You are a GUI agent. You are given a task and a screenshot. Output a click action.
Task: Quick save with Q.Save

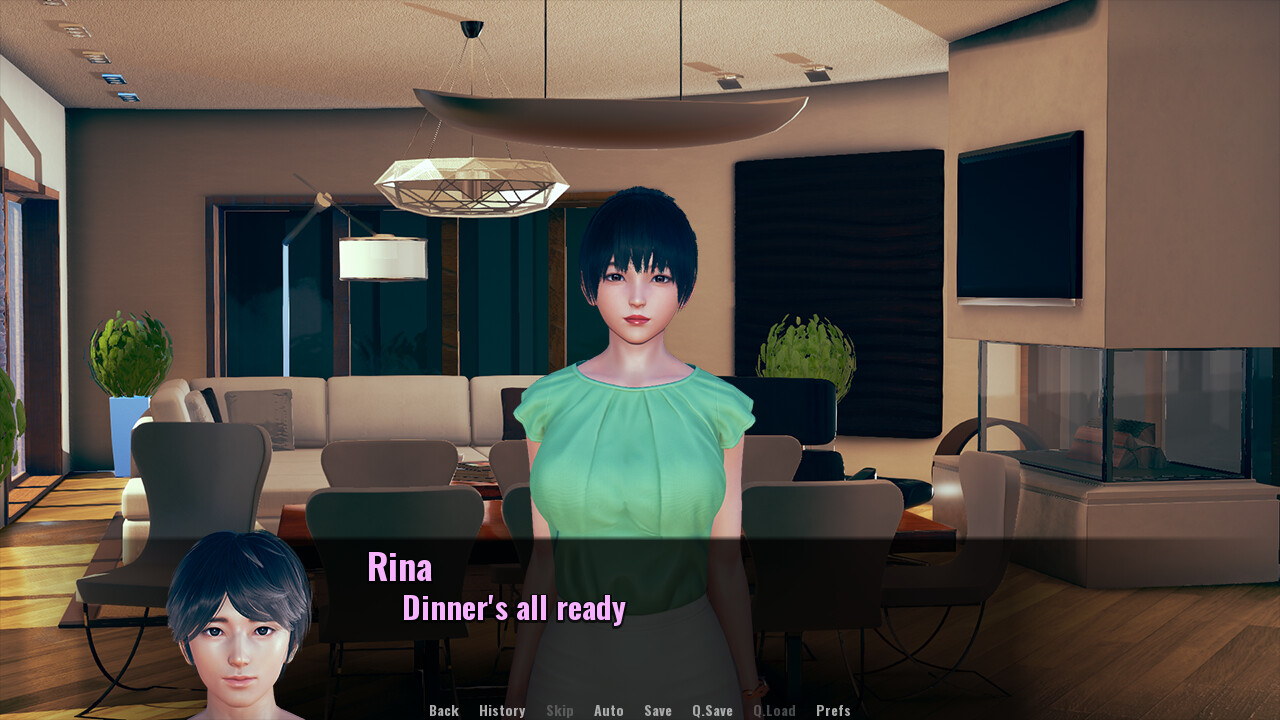pyautogui.click(x=712, y=711)
